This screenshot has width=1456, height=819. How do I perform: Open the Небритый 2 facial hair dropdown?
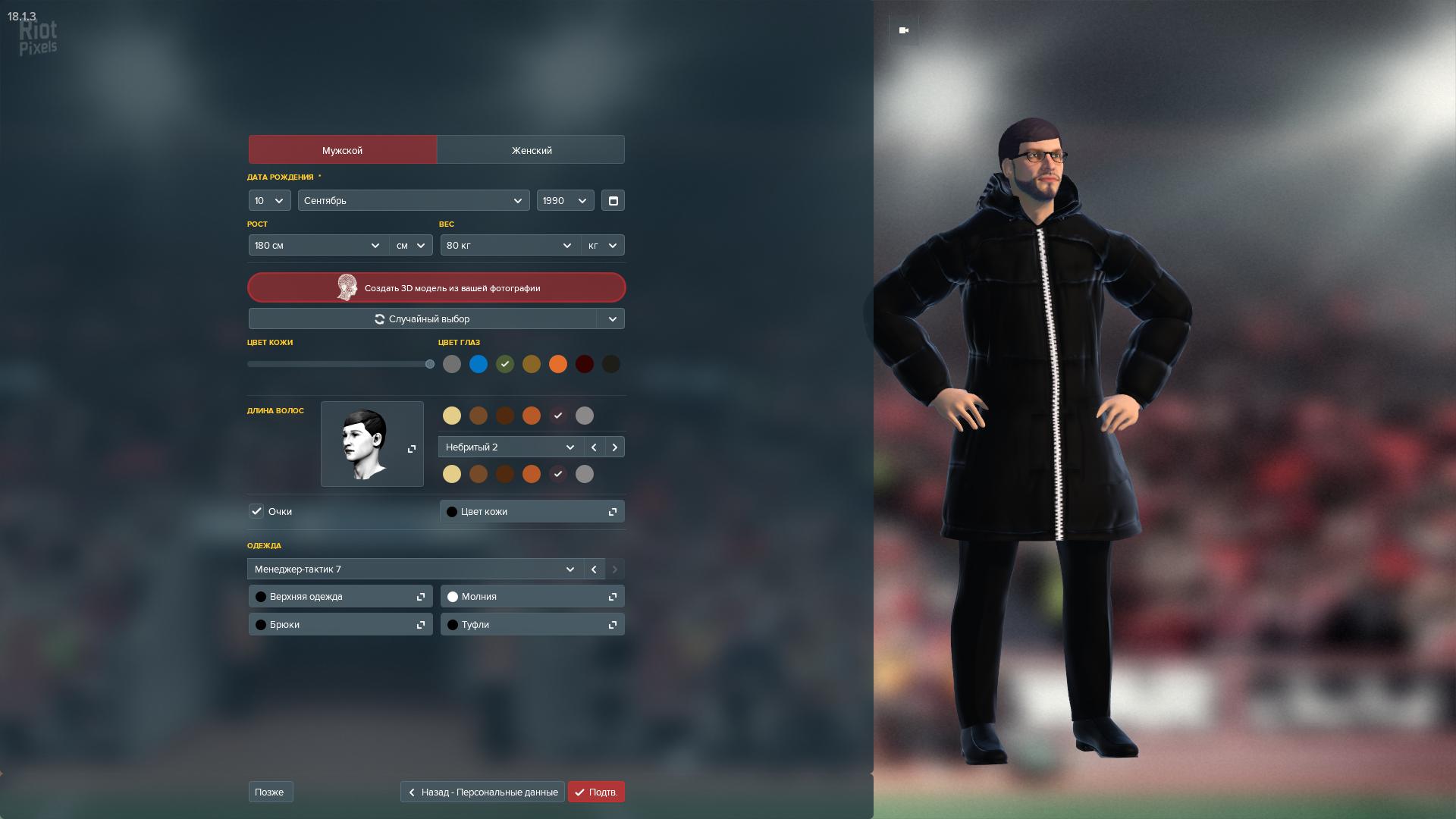[x=510, y=447]
